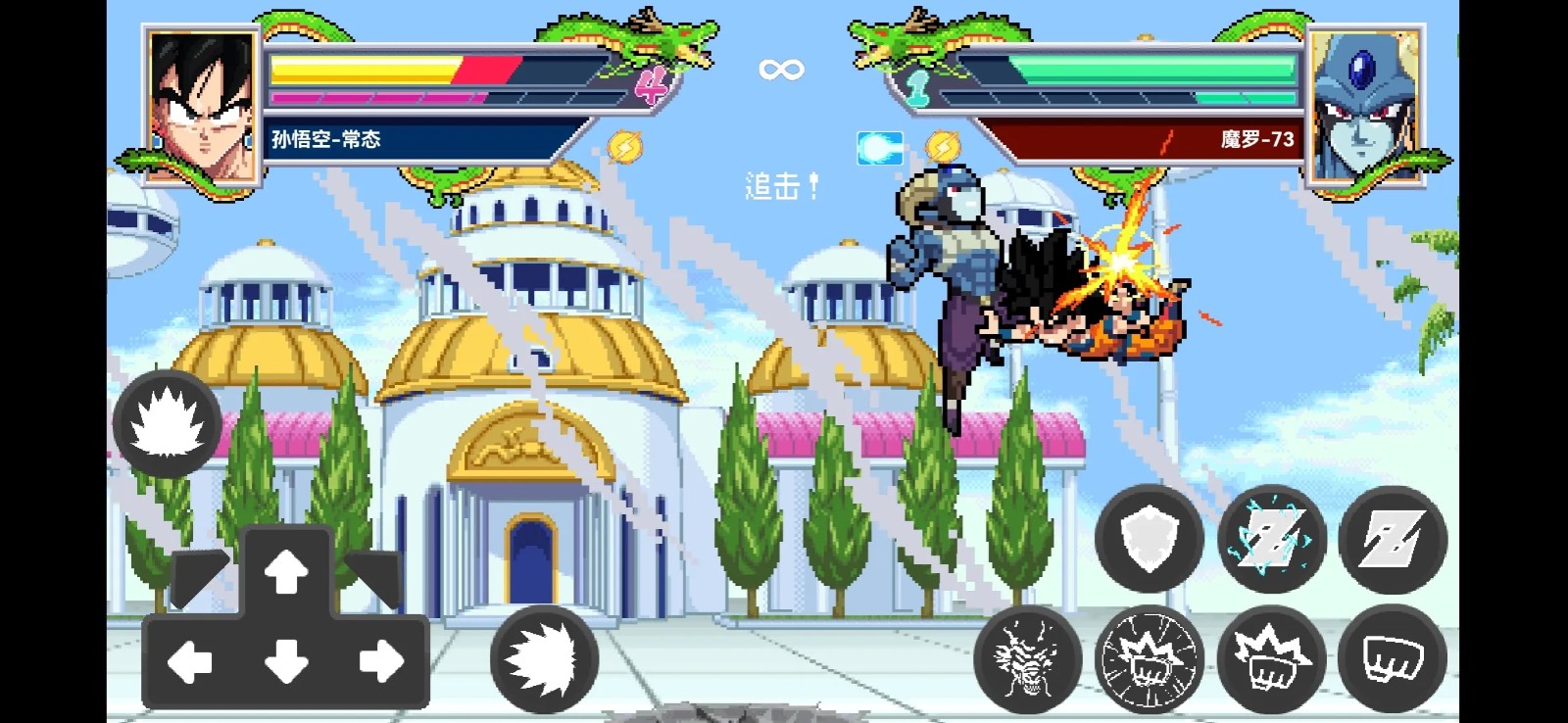Select Goku's character portrait

[201, 103]
